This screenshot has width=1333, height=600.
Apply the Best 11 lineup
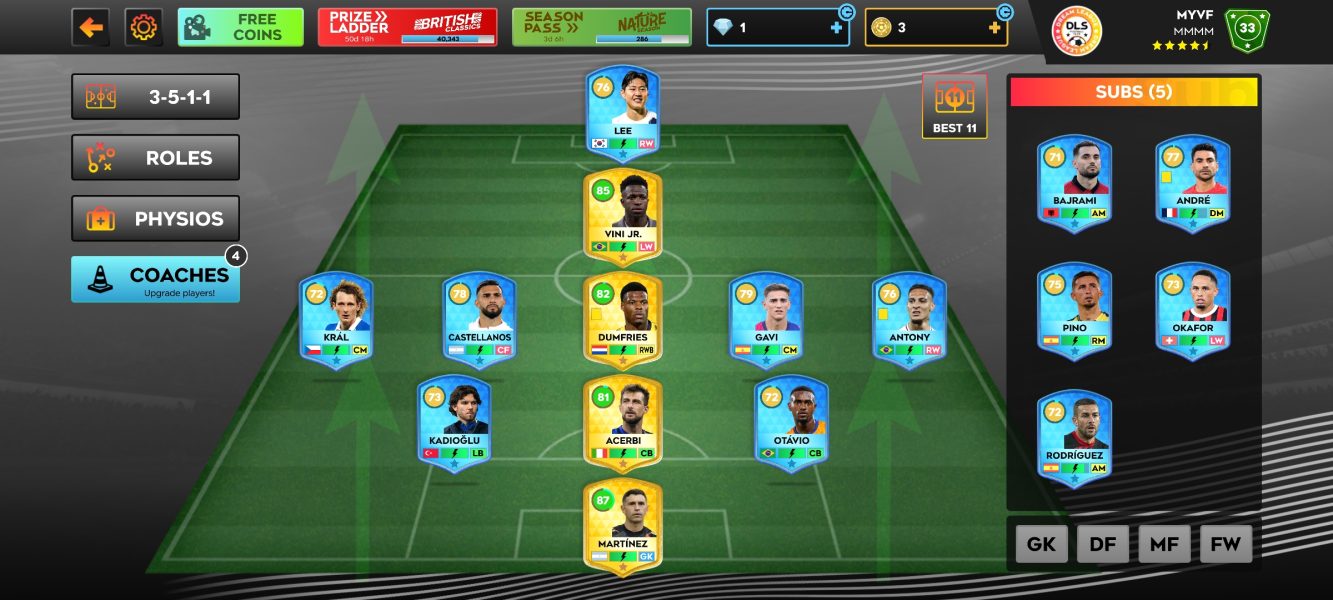pyautogui.click(x=954, y=106)
